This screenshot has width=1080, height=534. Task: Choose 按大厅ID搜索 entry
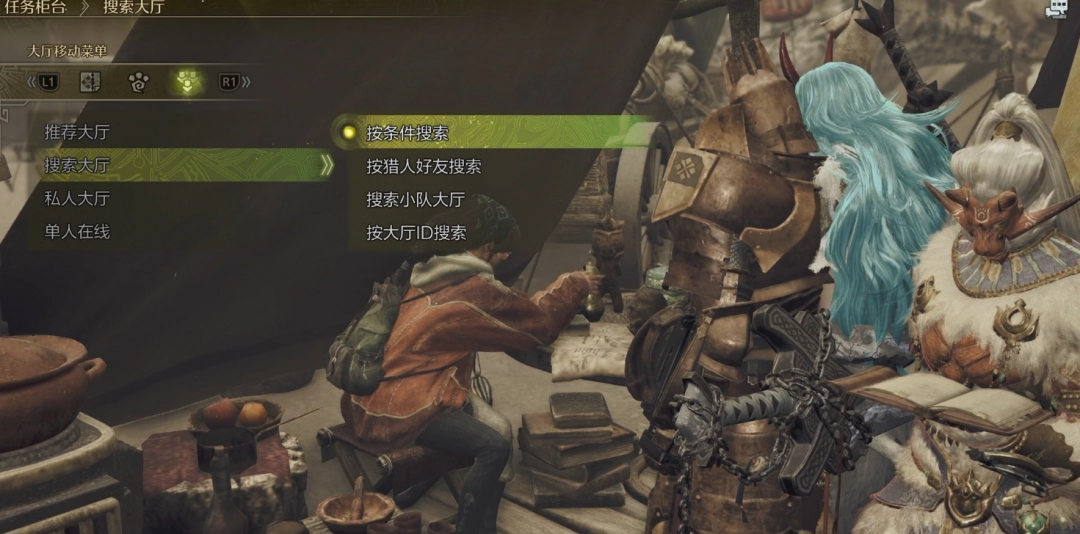pos(416,232)
